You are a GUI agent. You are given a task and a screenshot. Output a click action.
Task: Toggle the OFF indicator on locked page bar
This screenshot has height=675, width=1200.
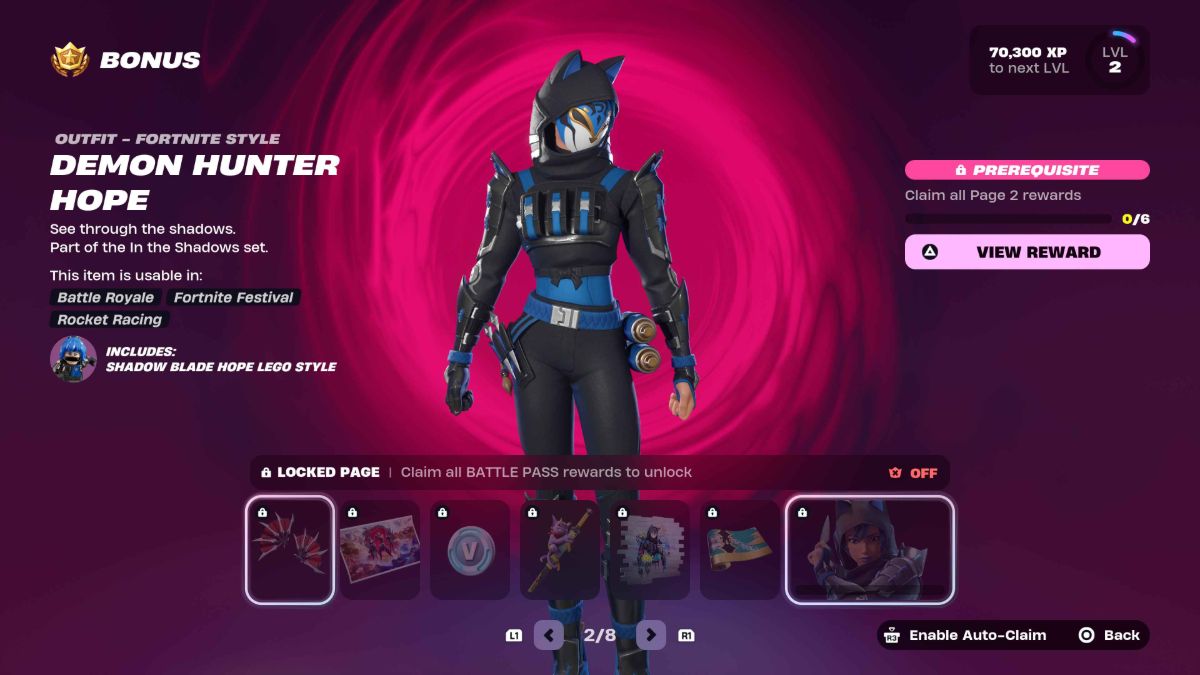point(913,472)
